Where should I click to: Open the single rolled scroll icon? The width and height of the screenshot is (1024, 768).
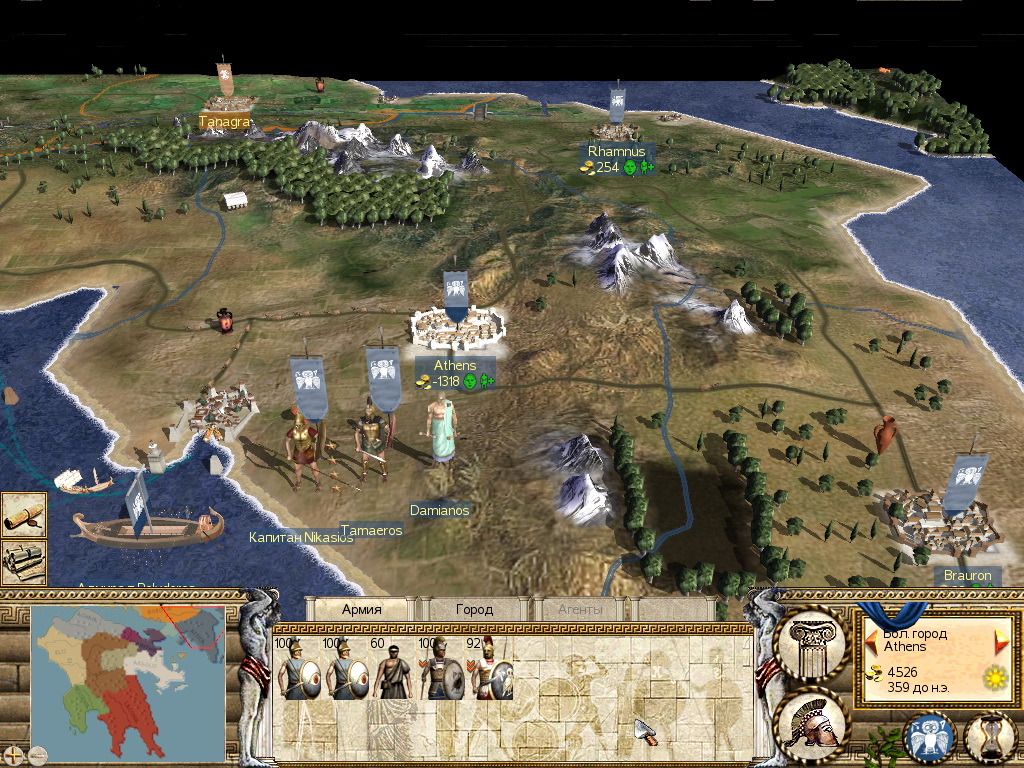coord(23,513)
